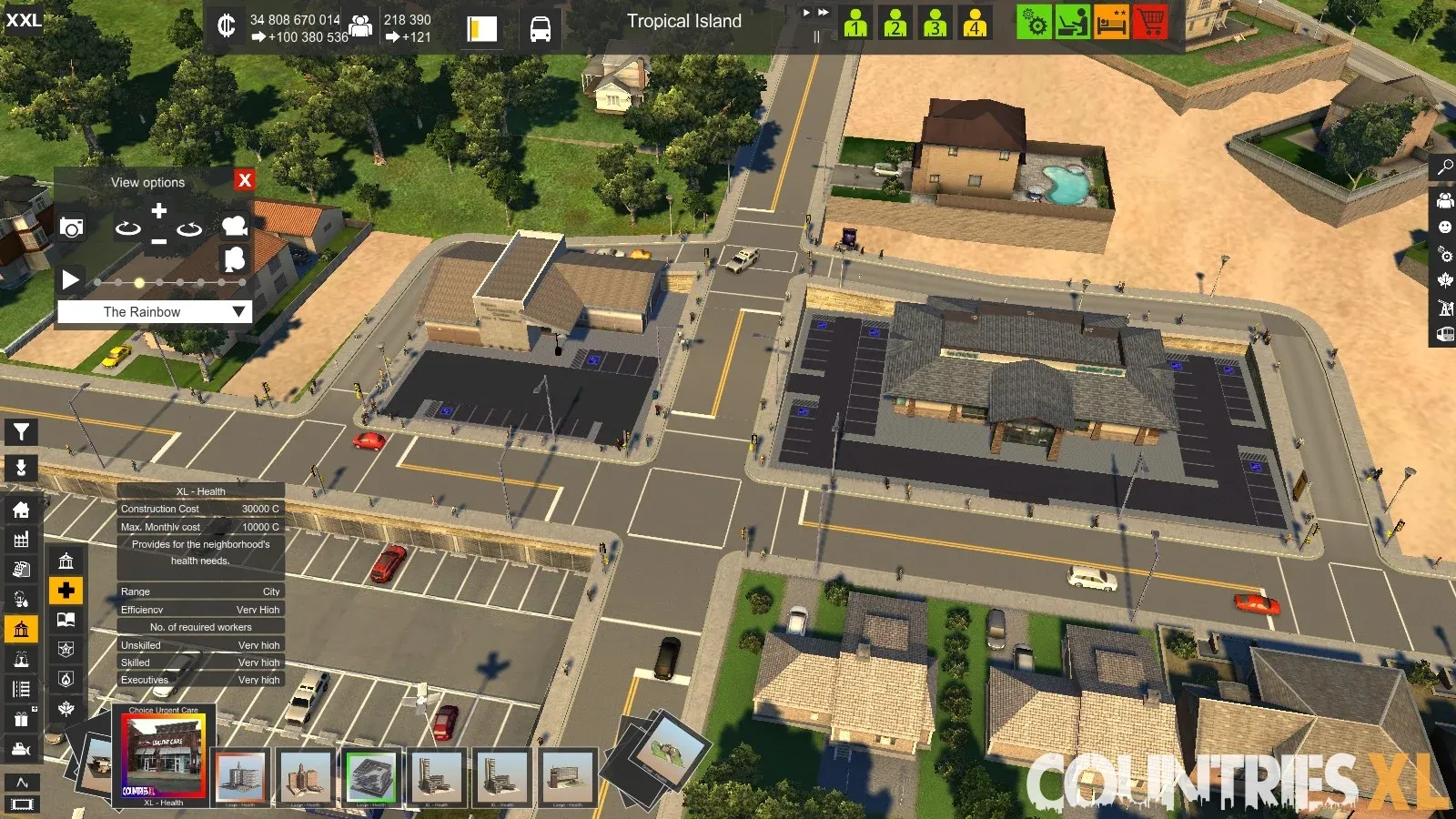This screenshot has width=1456, height=819.
Task: Open the bus transport panel
Action: (540, 29)
